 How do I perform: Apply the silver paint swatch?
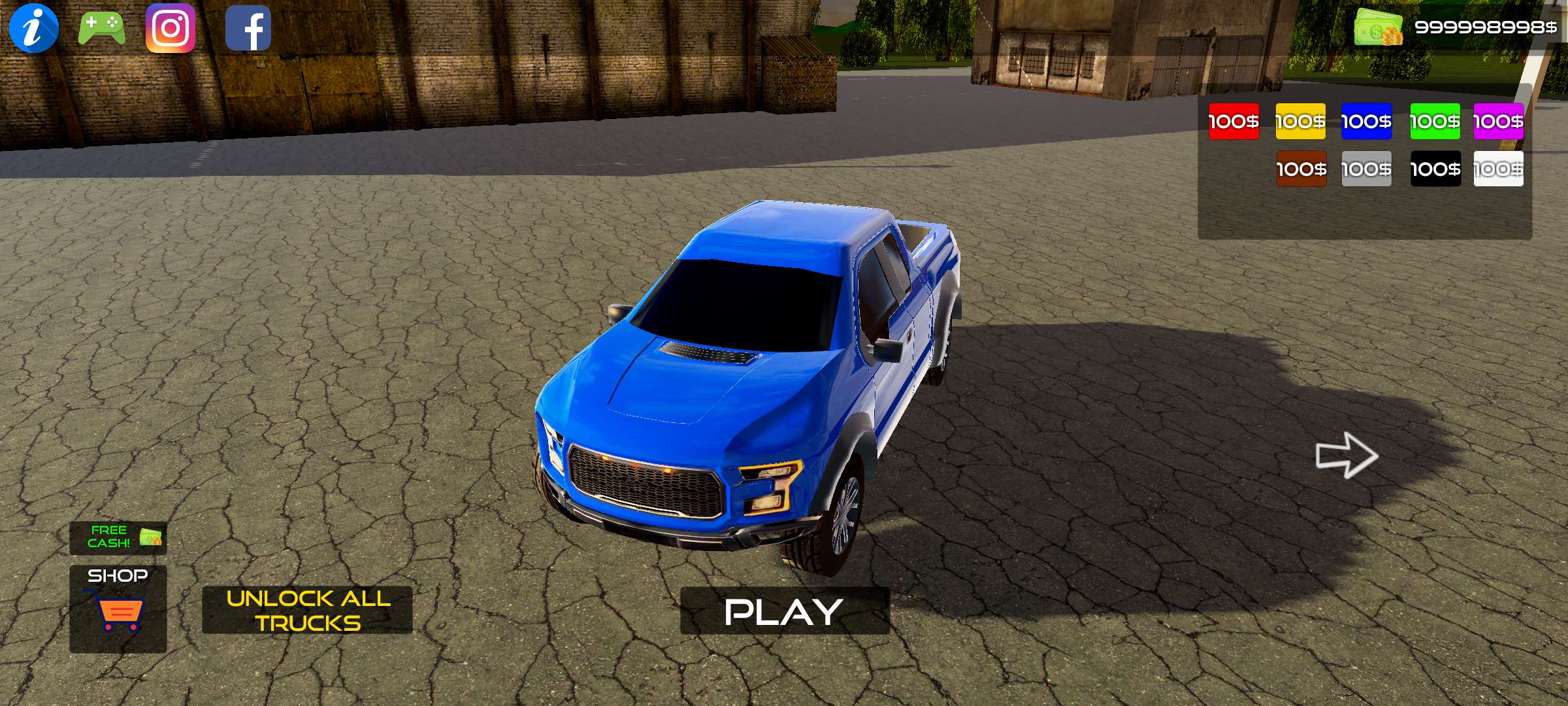(1367, 169)
